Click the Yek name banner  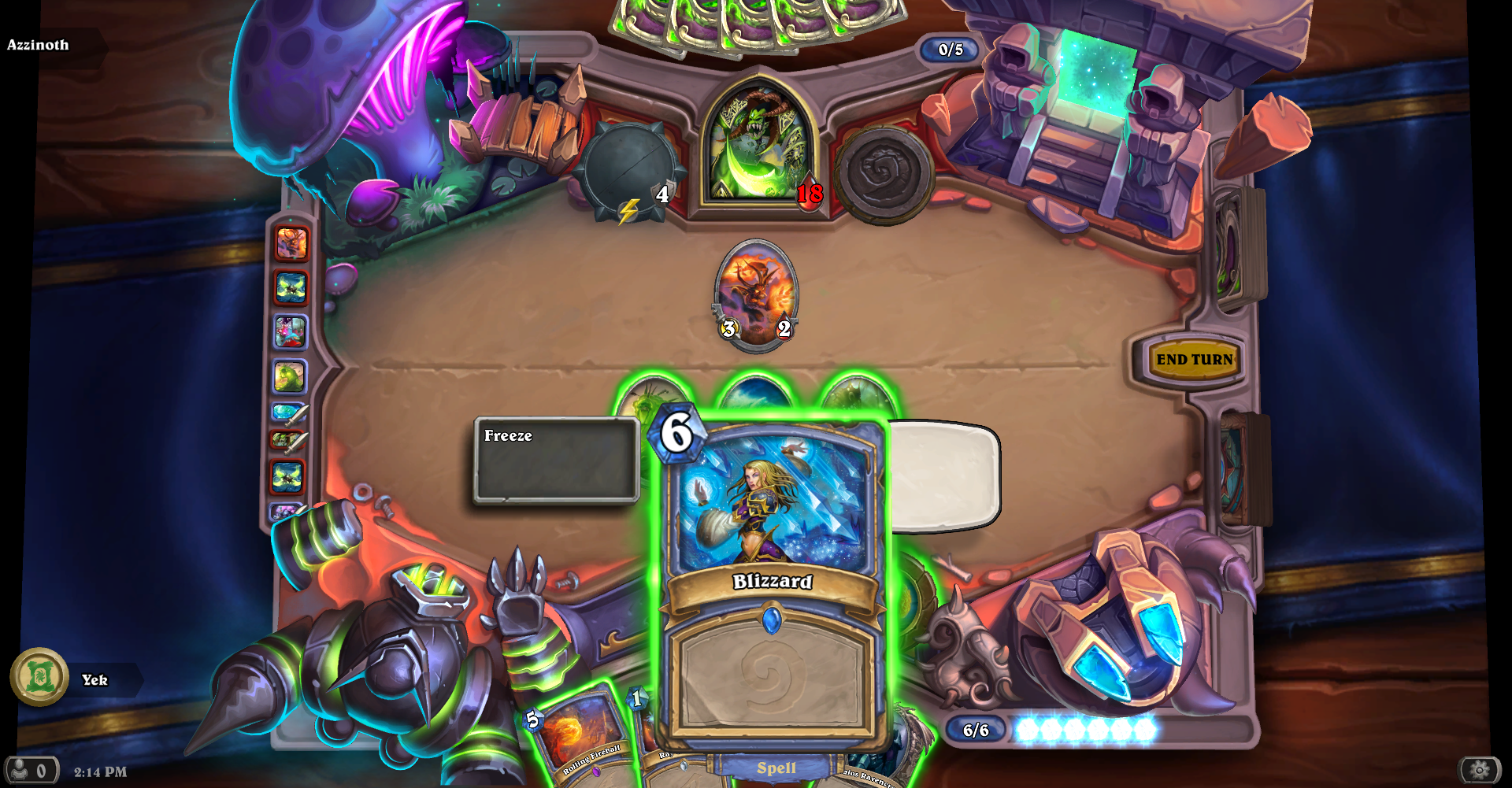tap(94, 680)
